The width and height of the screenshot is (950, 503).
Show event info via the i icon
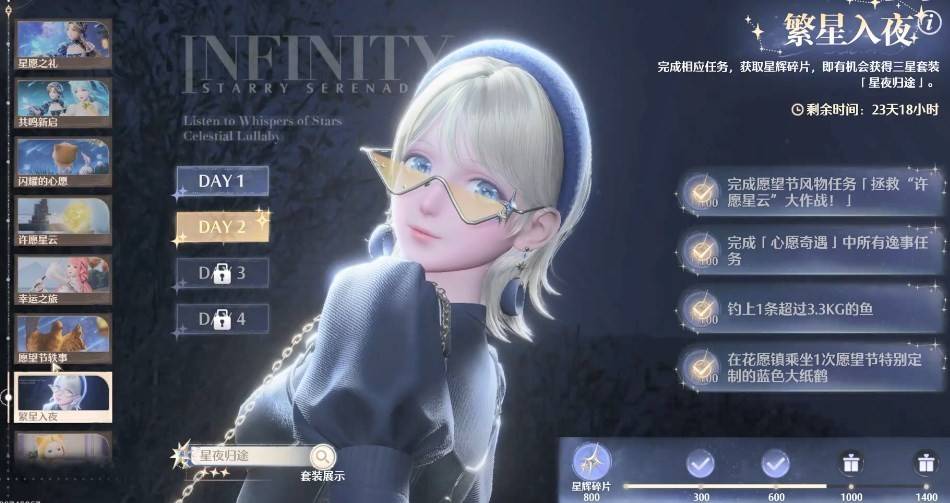click(x=929, y=23)
